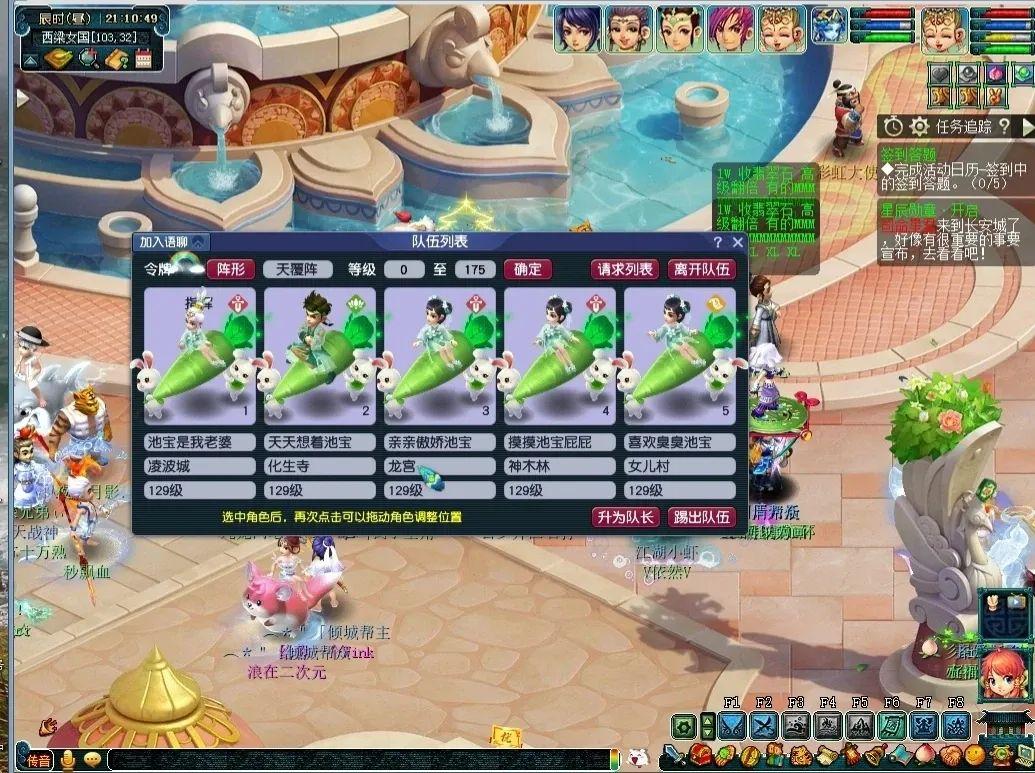1035x773 pixels.
Task: Open the calendar icon under the location
Action: click(x=142, y=59)
